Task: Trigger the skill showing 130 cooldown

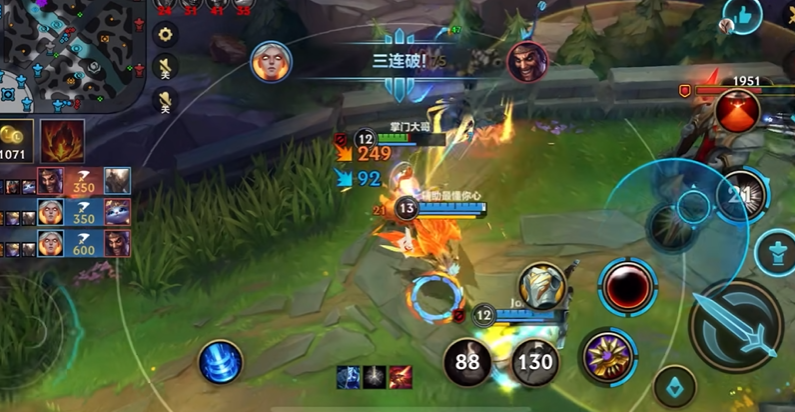Action: coord(535,361)
